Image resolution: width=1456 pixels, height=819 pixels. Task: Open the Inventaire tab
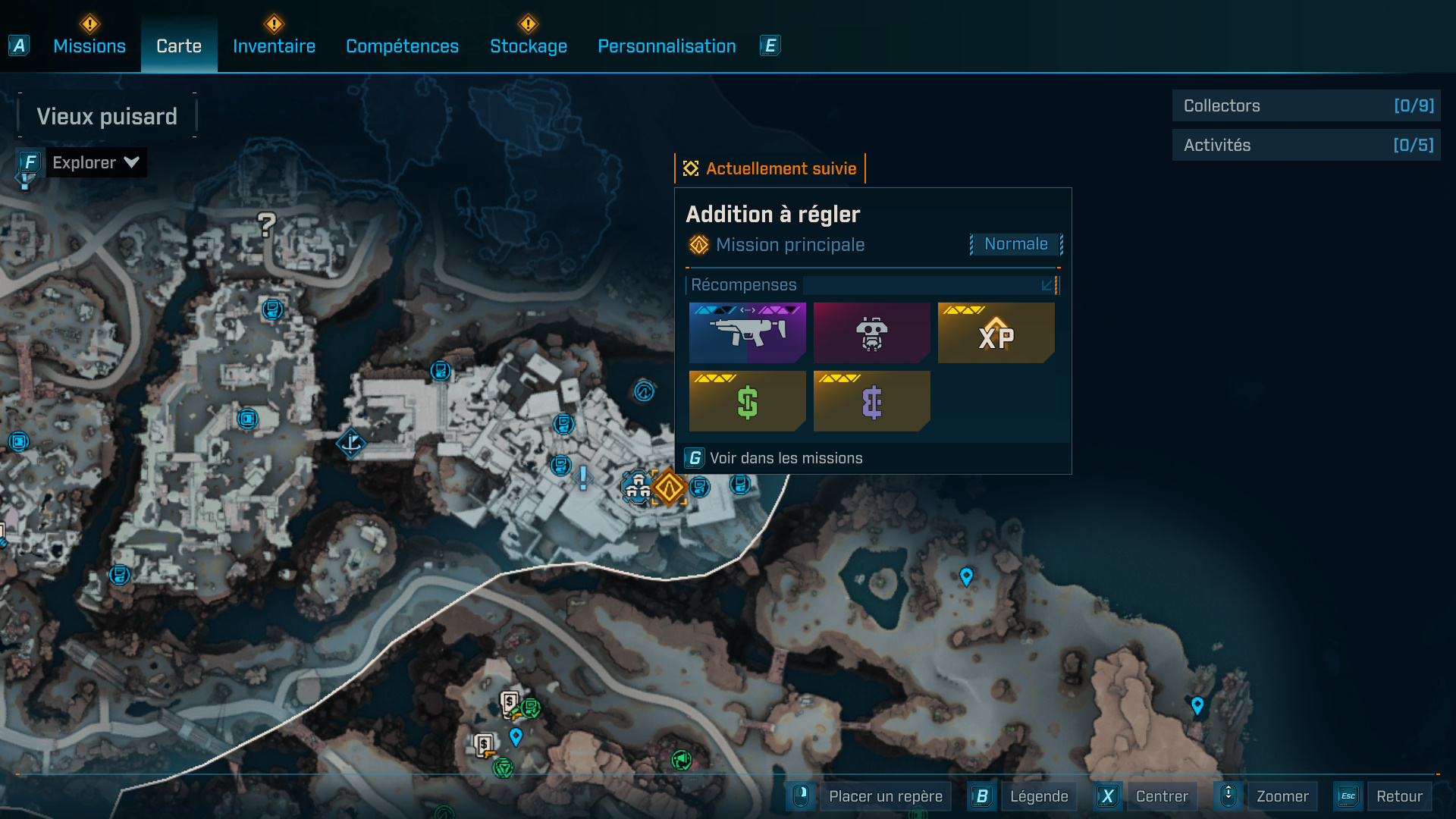[274, 46]
